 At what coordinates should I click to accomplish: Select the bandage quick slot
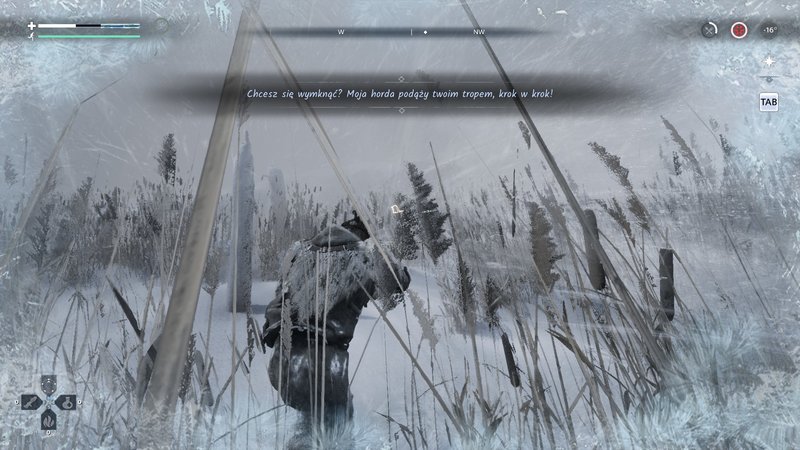coord(32,402)
